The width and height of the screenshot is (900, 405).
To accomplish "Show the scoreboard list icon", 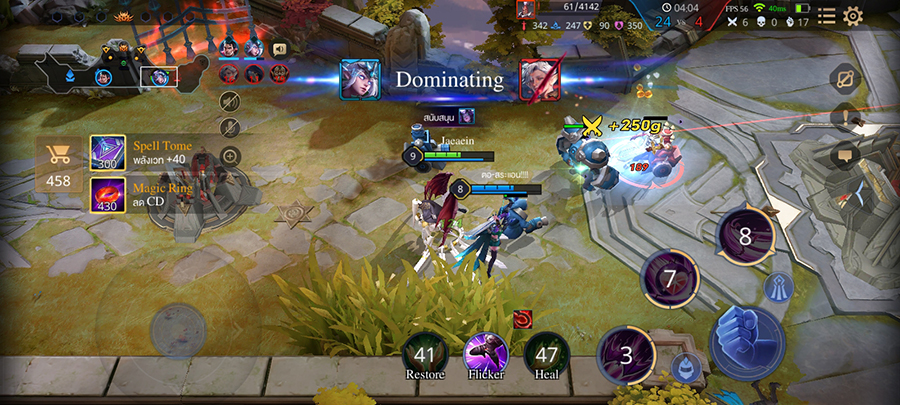I will coord(827,16).
